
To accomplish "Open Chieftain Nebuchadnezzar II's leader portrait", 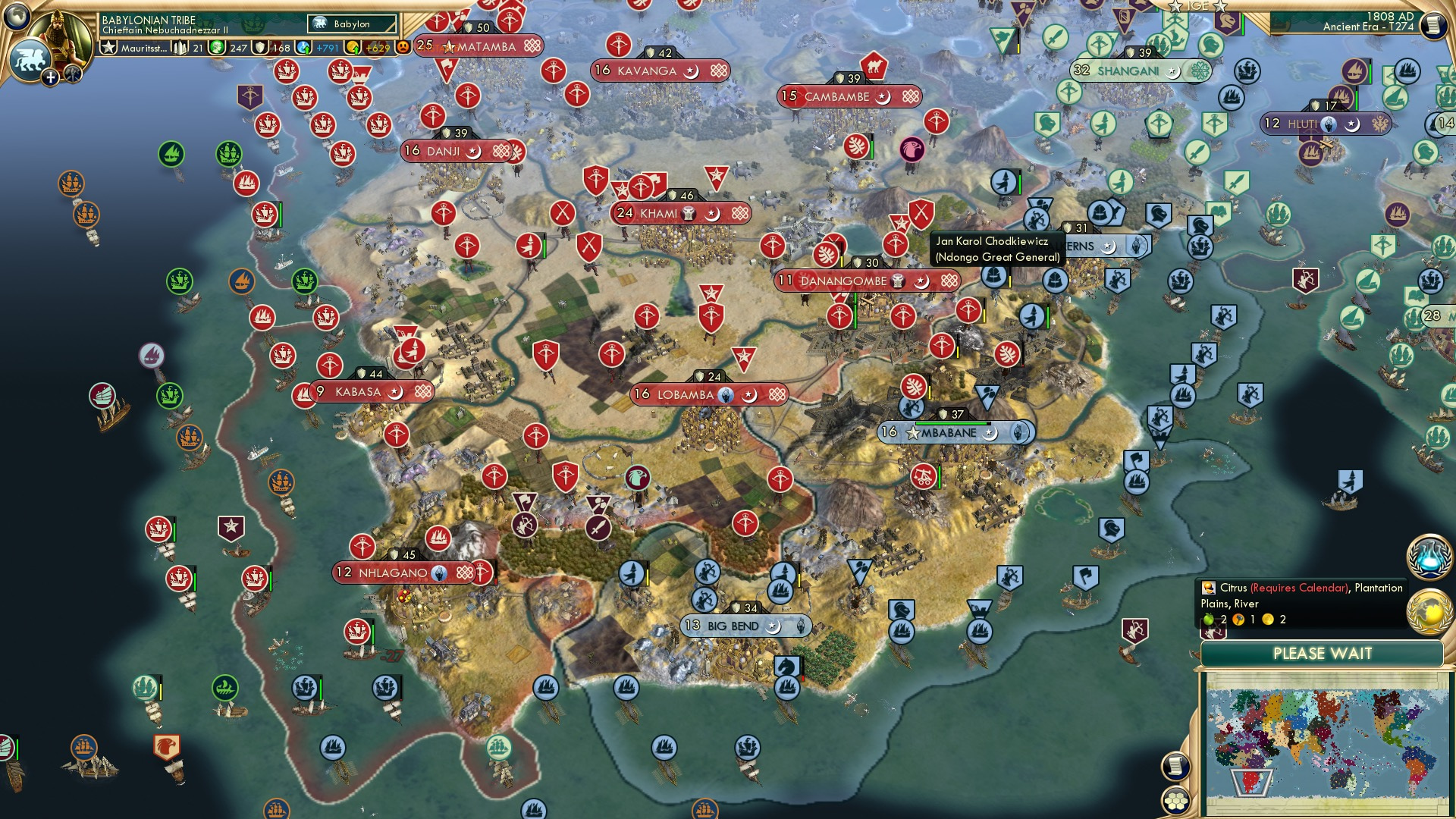I will click(x=58, y=36).
